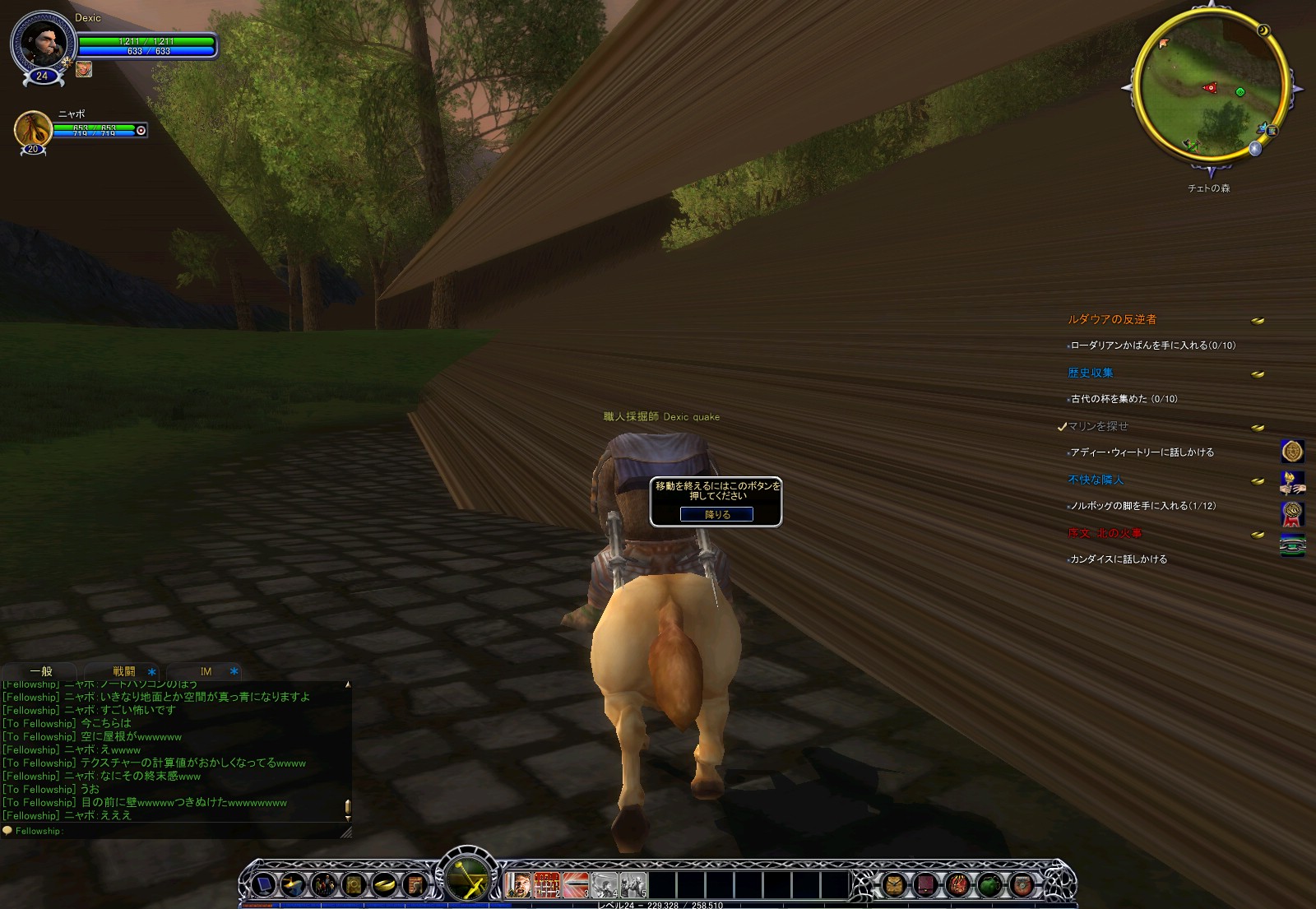1316x909 pixels.
Task: Open the 歴史収集 quest entry
Action: click(x=1091, y=373)
